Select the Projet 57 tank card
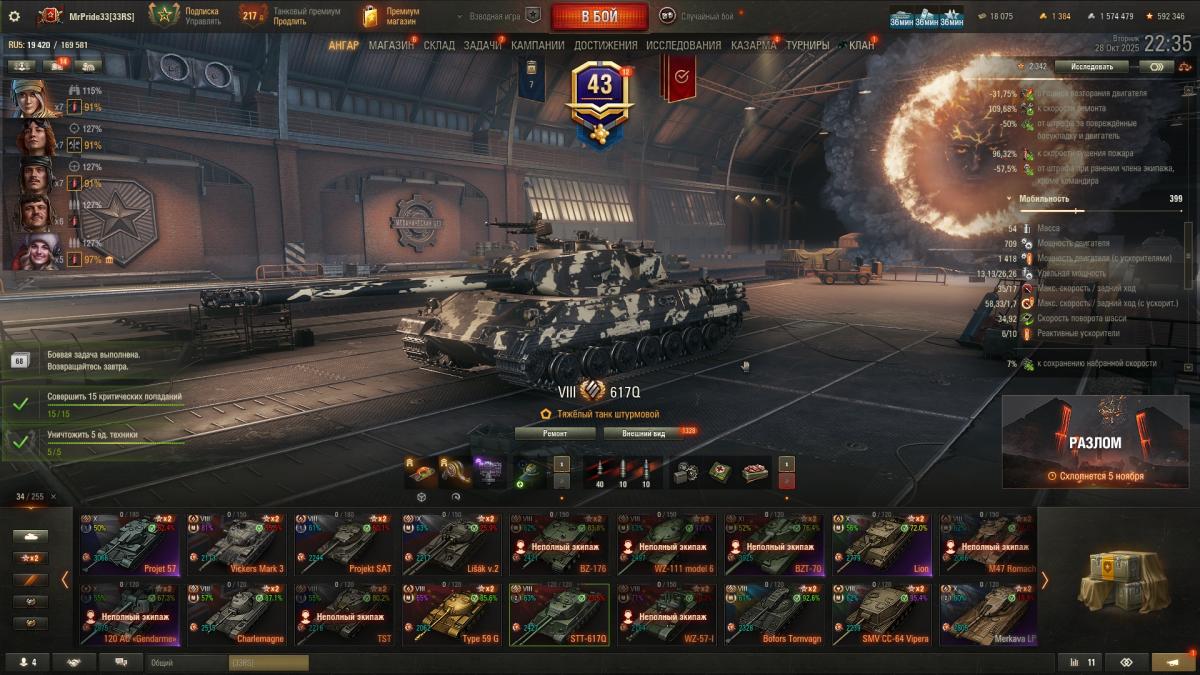Viewport: 1200px width, 675px height. [130, 545]
